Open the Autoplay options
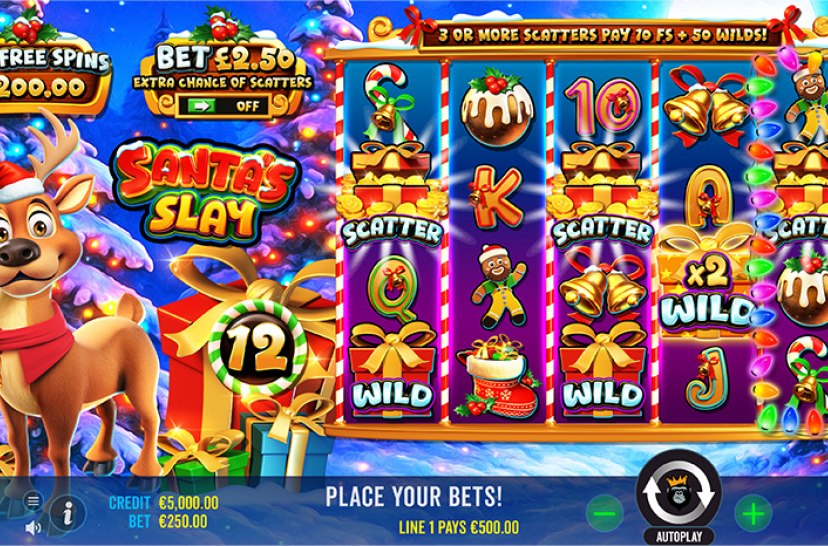828x546 pixels. click(680, 535)
